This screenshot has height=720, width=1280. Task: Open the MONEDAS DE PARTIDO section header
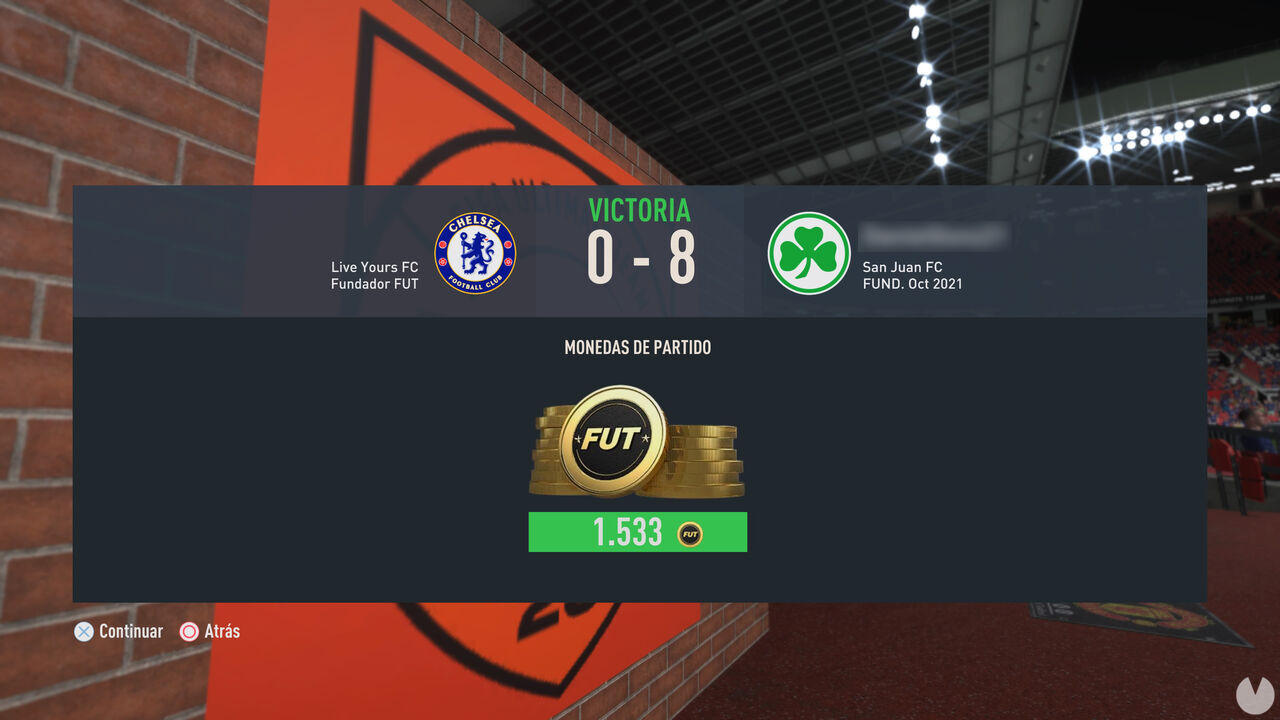[x=637, y=347]
